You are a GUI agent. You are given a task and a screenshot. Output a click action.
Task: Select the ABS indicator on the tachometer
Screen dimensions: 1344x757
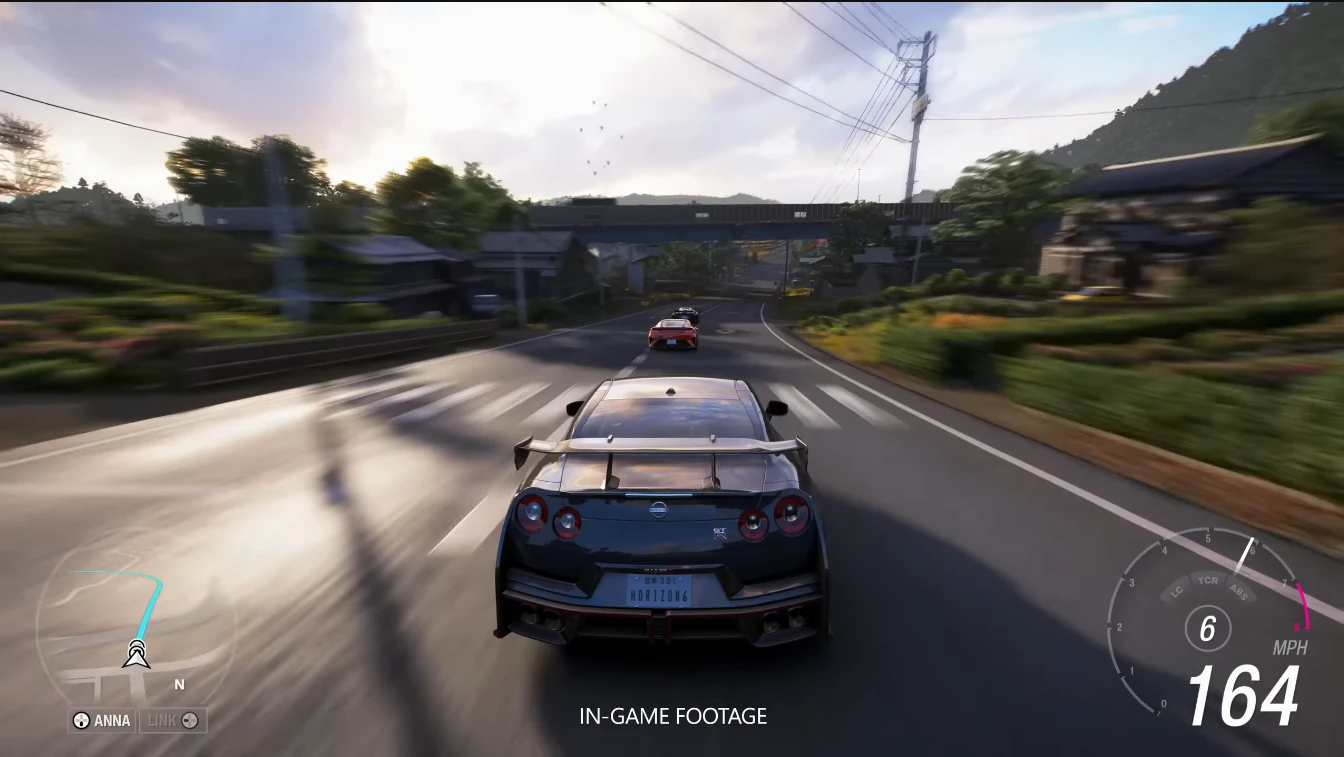(x=1239, y=591)
